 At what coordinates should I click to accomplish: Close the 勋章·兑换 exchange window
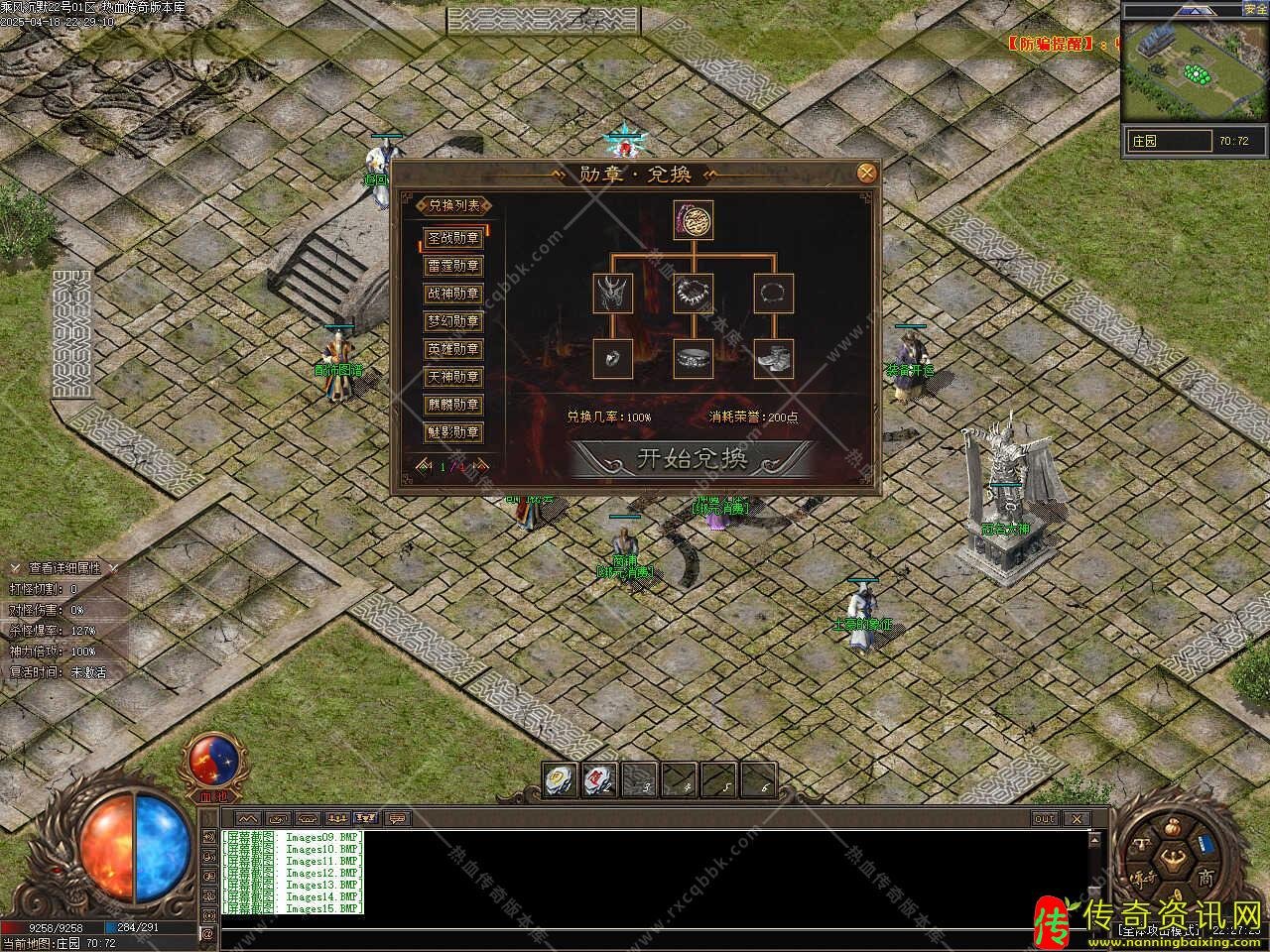[x=866, y=174]
